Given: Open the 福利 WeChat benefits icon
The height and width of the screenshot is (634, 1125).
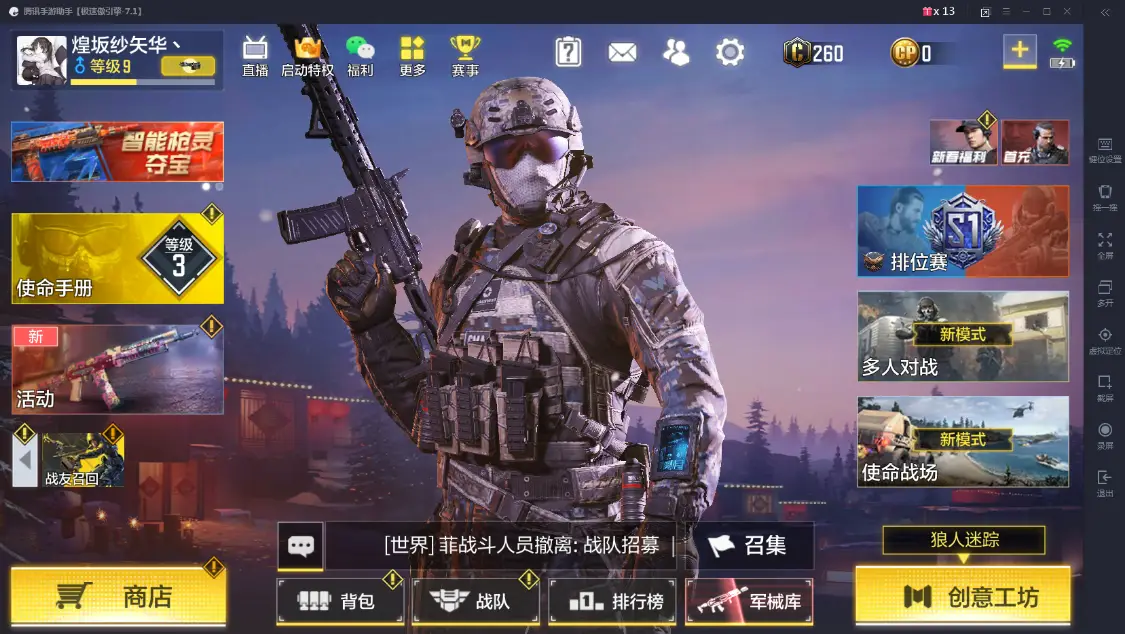Looking at the screenshot, I should point(359,55).
